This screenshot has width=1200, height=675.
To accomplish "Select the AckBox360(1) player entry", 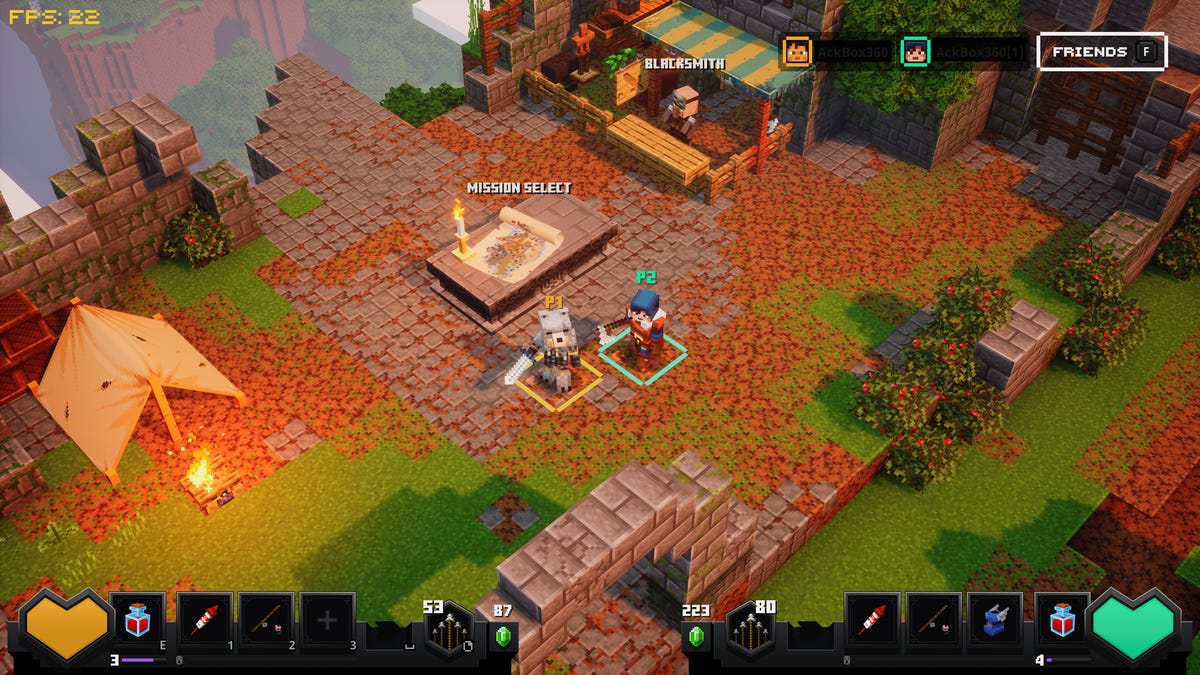I will pos(963,52).
